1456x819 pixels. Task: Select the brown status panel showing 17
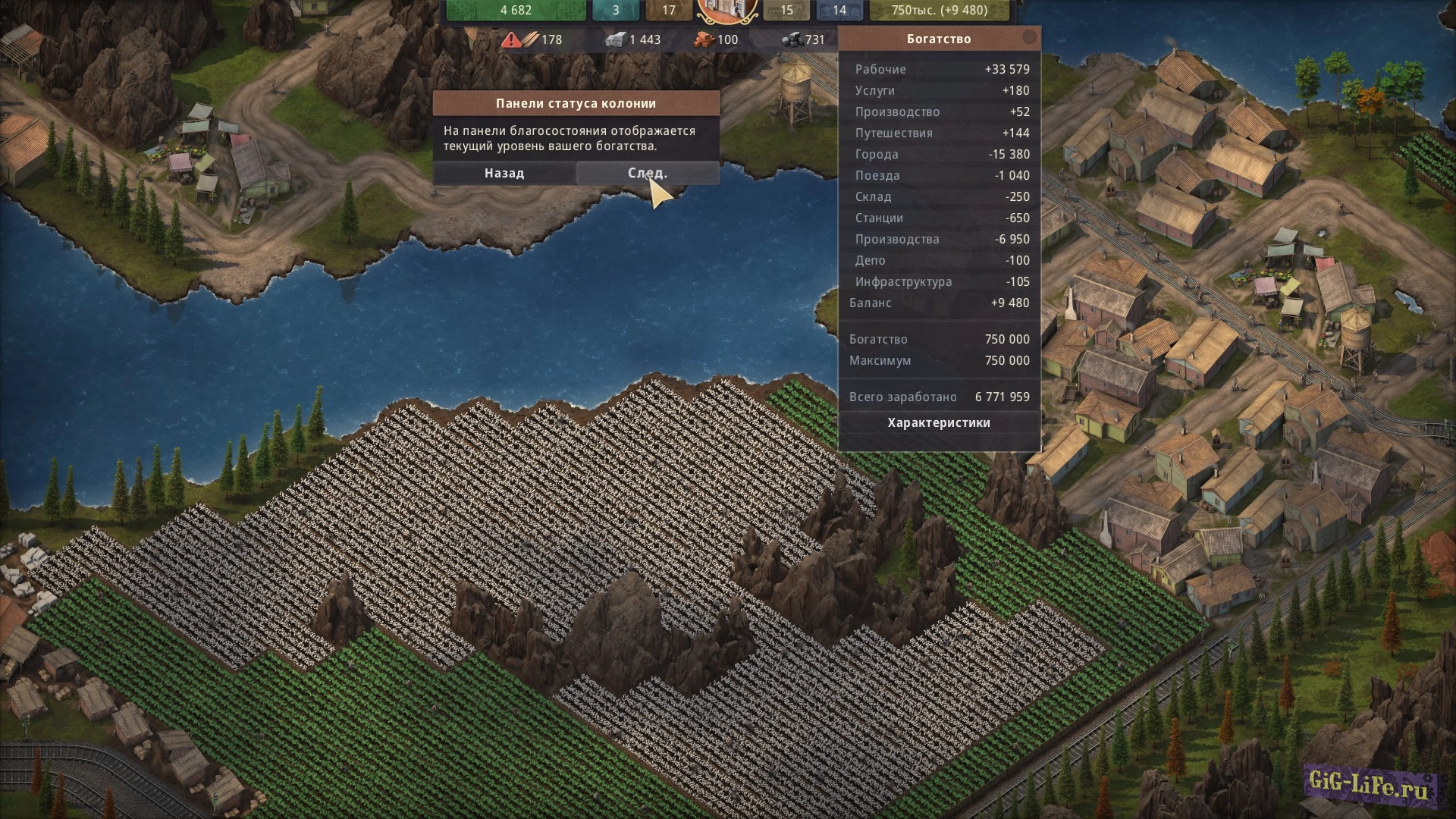tap(668, 10)
